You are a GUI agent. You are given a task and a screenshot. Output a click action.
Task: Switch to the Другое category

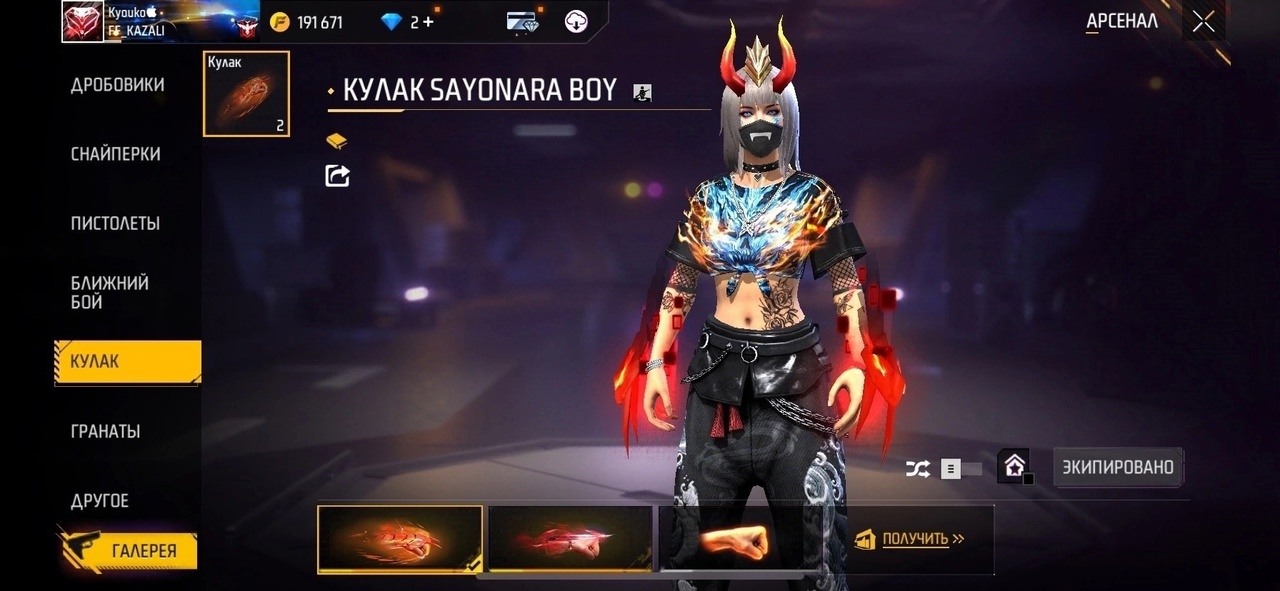tap(100, 500)
